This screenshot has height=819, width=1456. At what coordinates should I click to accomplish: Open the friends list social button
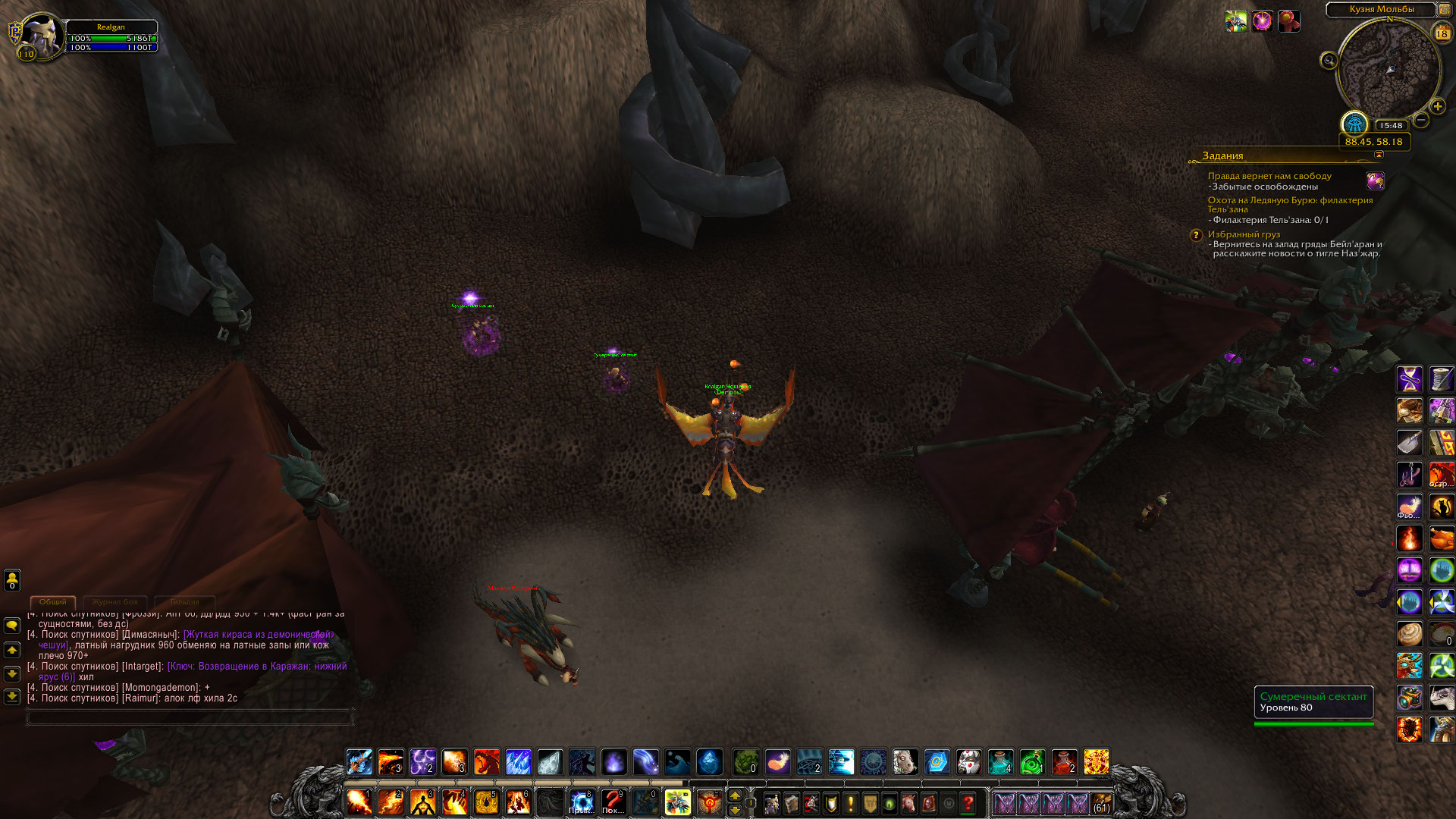click(12, 580)
